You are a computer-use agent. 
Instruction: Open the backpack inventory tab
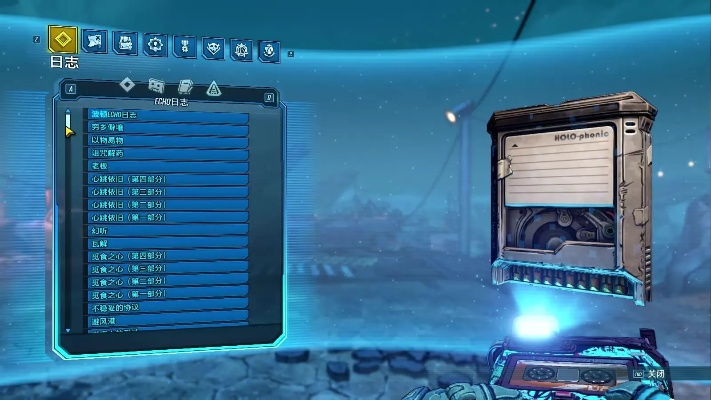click(x=125, y=43)
